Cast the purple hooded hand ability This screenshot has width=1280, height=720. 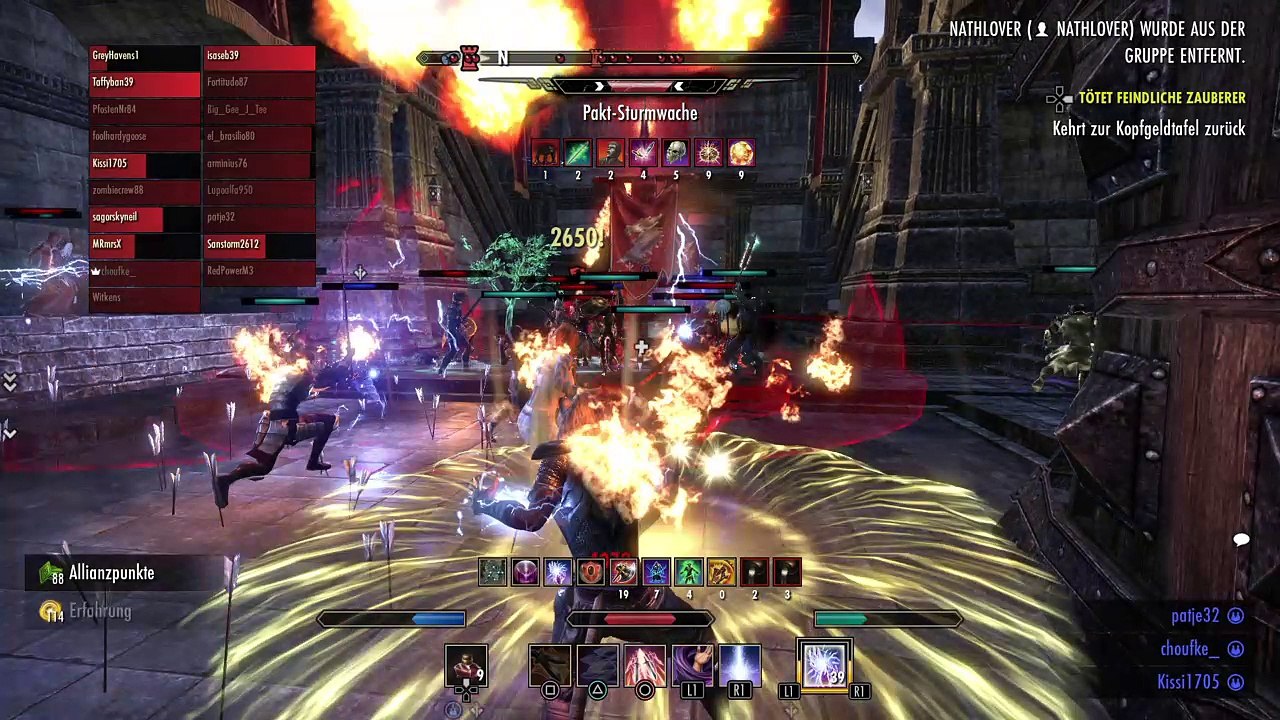pyautogui.click(x=692, y=667)
